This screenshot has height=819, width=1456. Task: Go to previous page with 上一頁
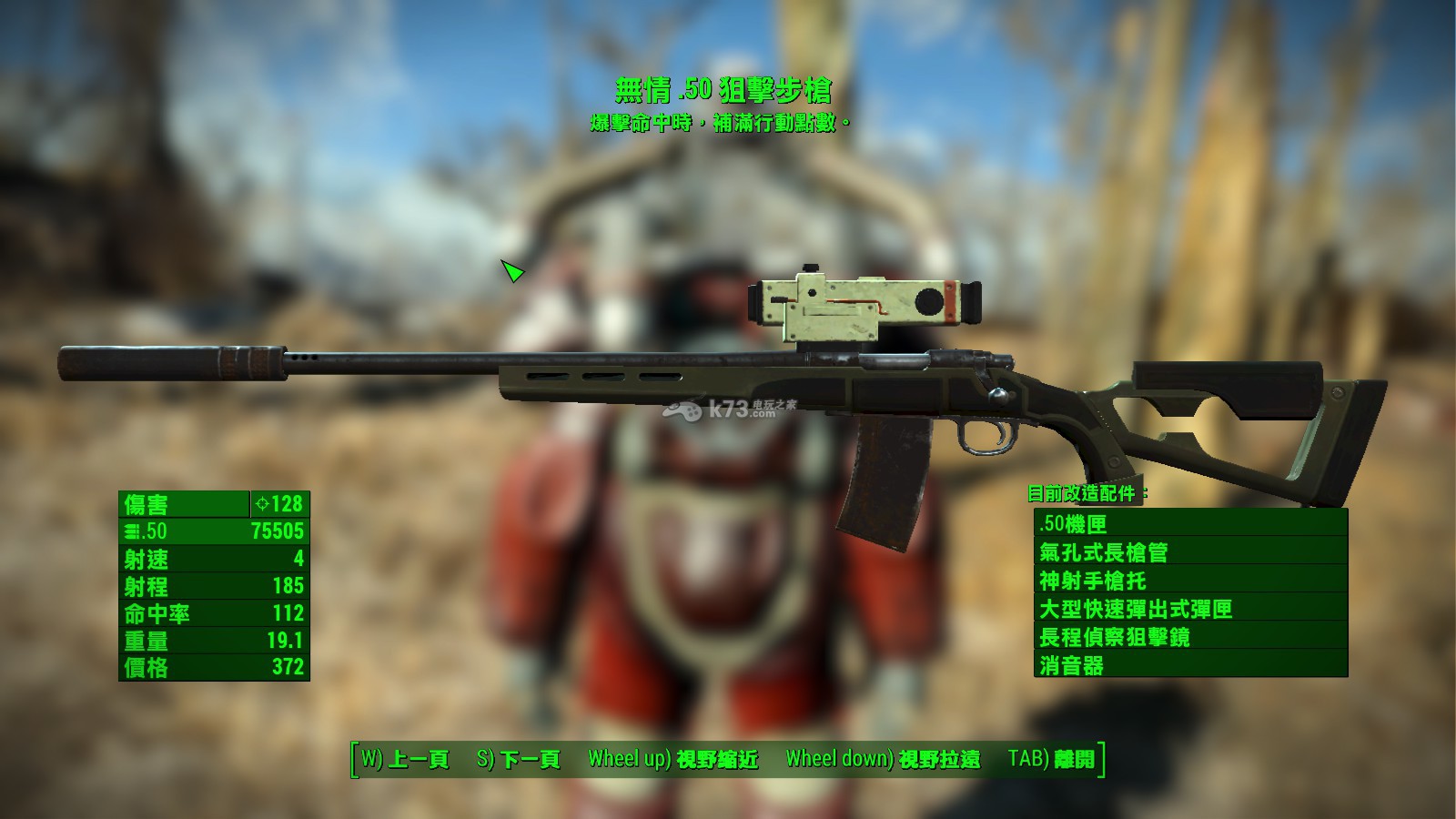pos(405,759)
